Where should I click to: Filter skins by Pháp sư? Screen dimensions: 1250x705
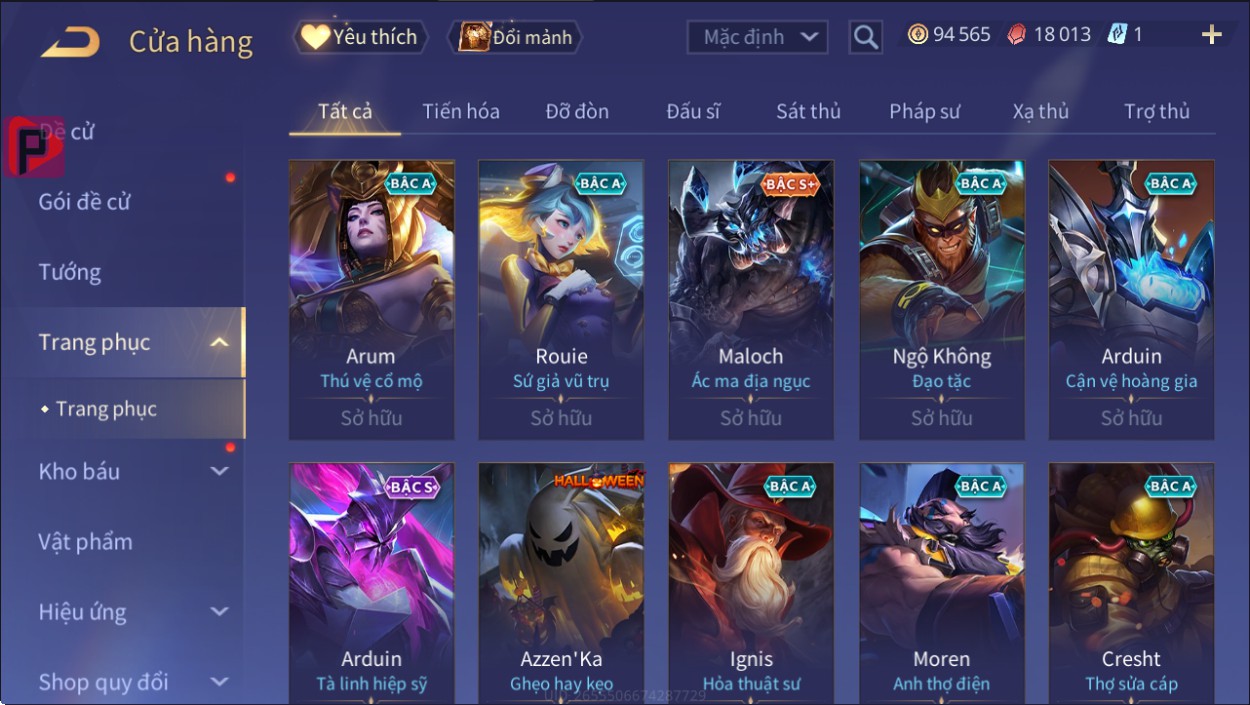click(924, 112)
